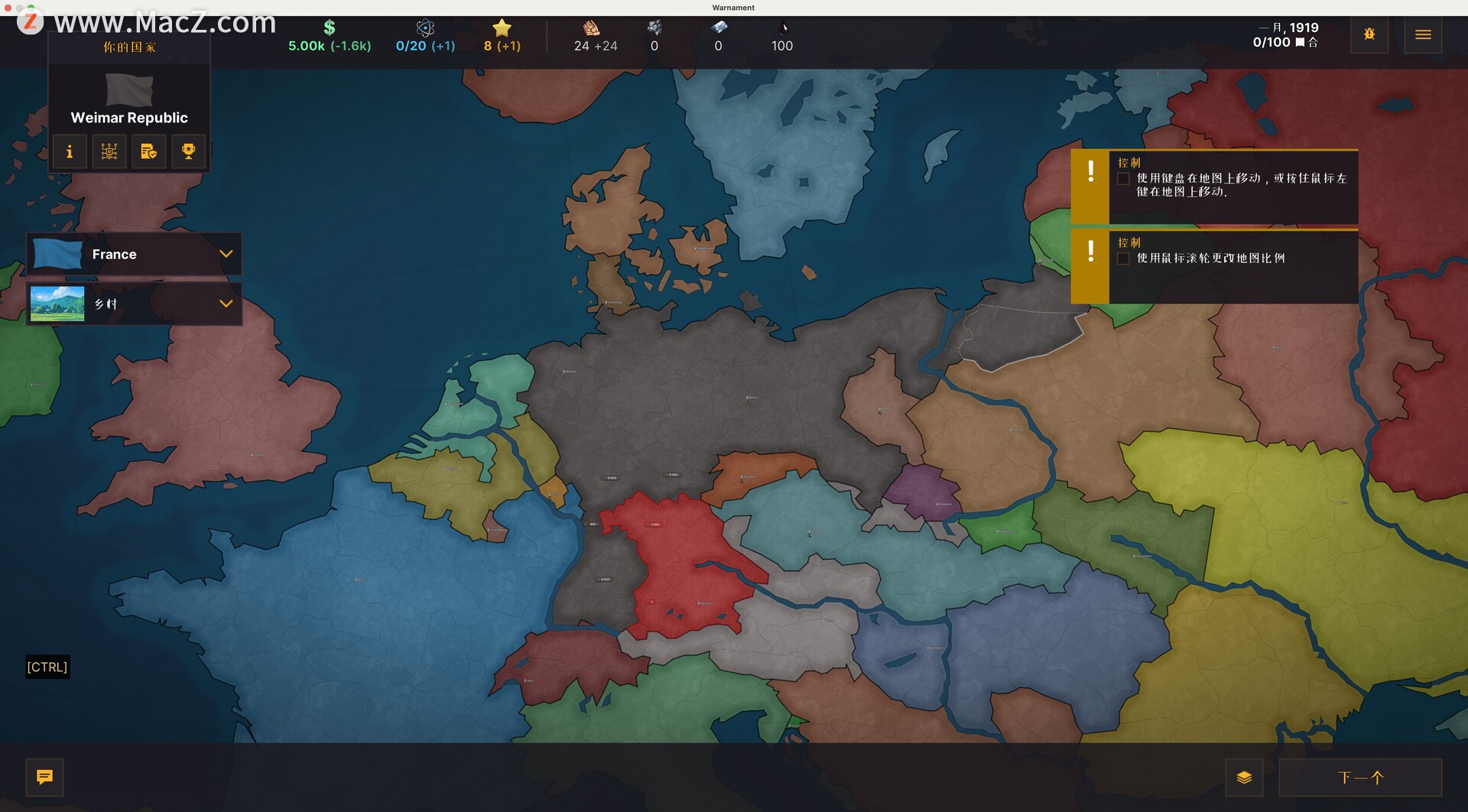Click the 下一个 next turn button
This screenshot has height=812, width=1468.
1360,778
